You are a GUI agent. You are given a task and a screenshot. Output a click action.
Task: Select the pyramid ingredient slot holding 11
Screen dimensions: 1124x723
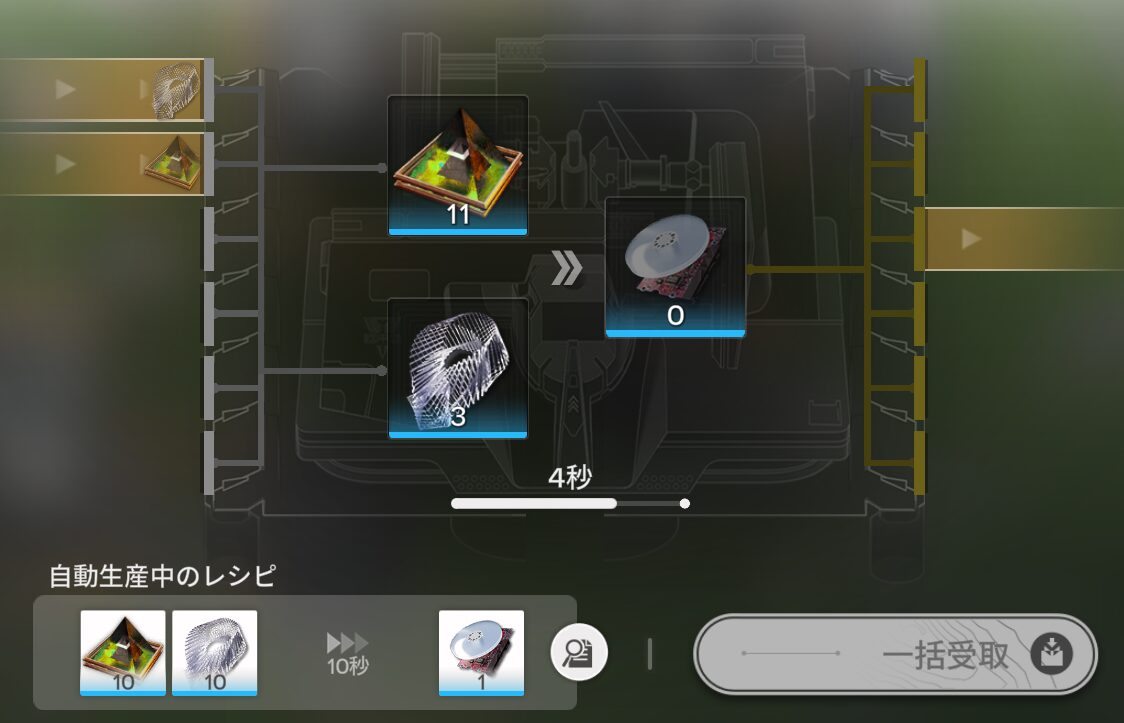click(x=458, y=165)
